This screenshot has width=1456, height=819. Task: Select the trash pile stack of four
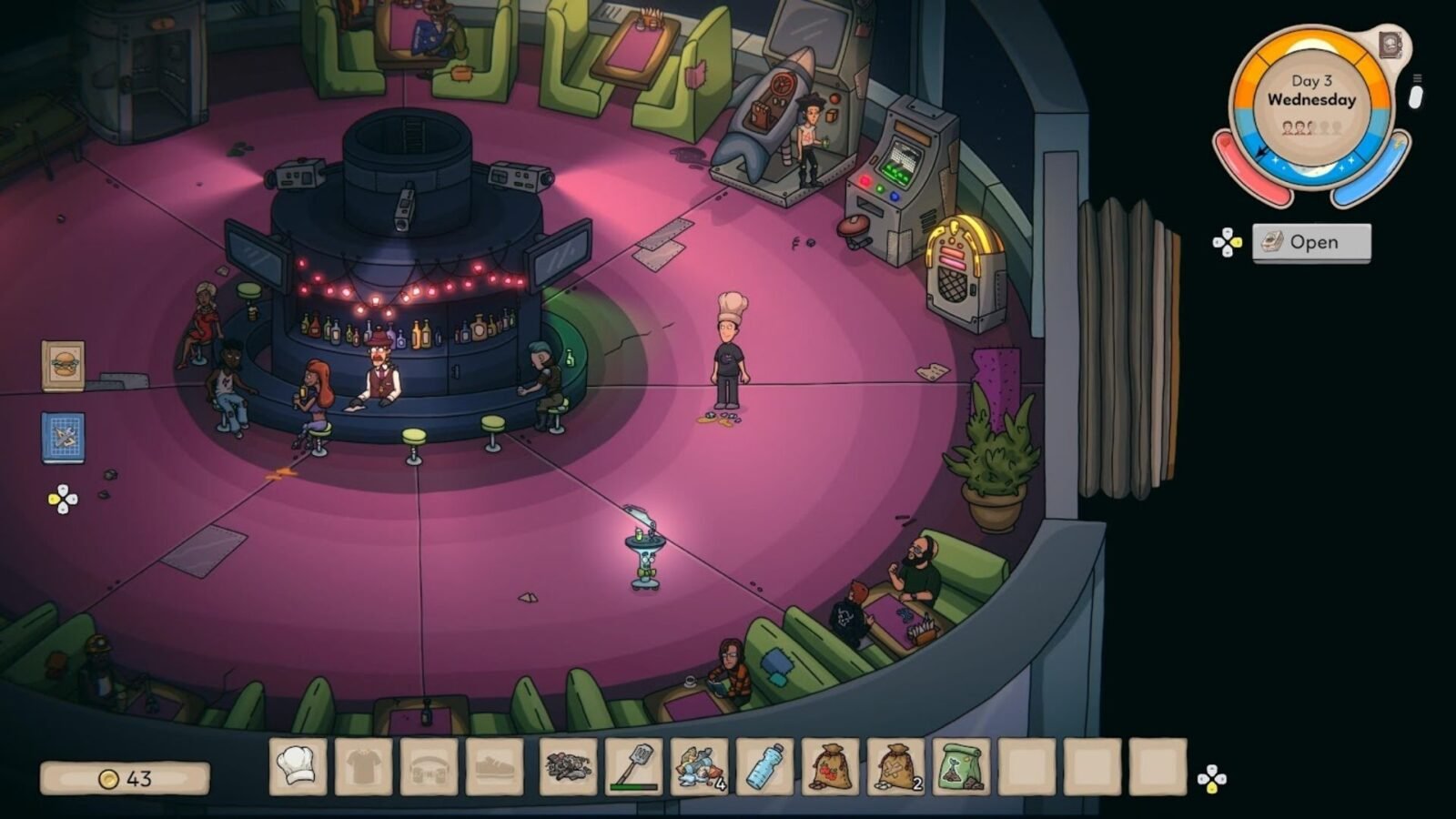click(700, 766)
